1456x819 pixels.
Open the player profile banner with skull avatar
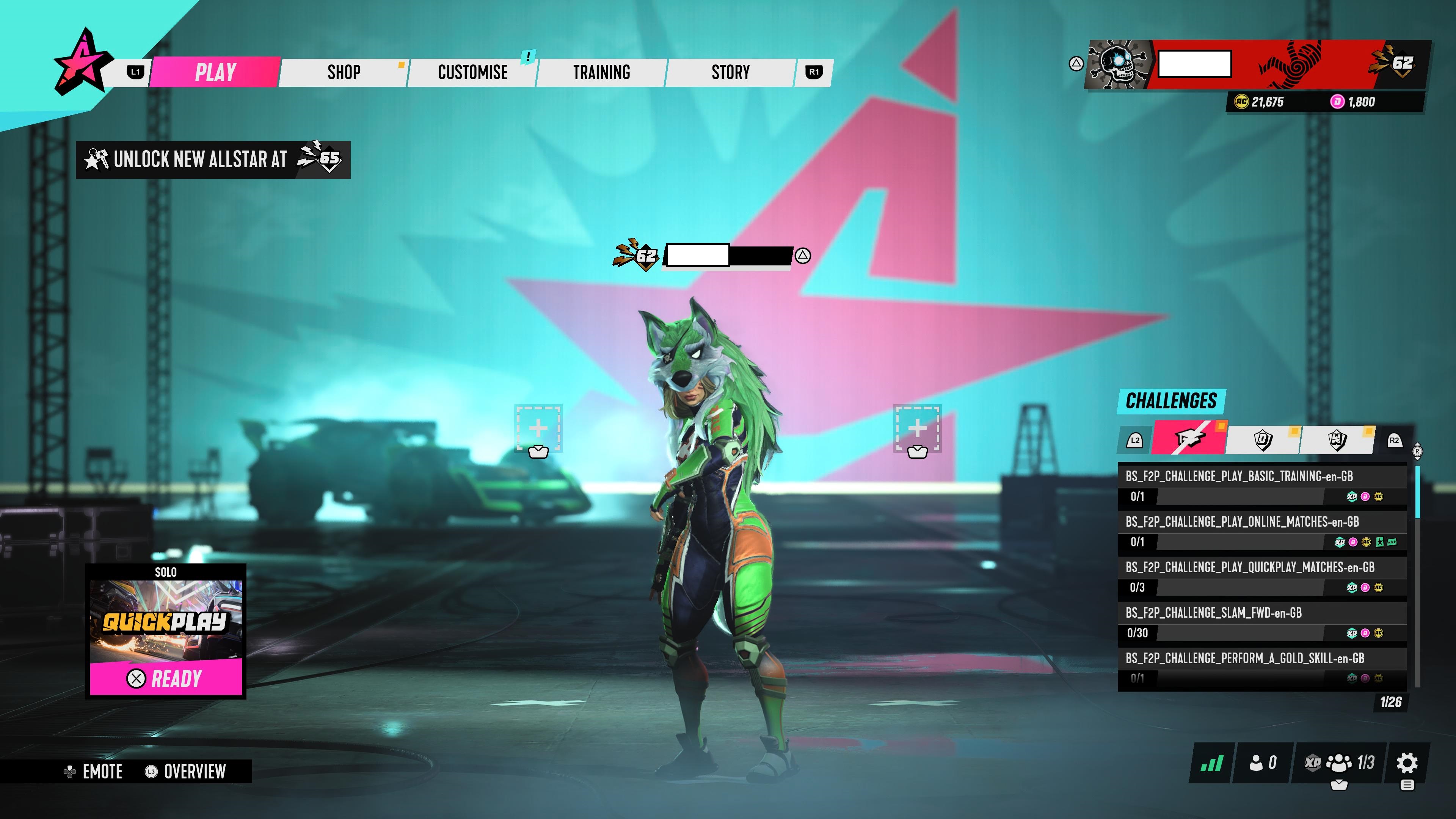(1257, 64)
